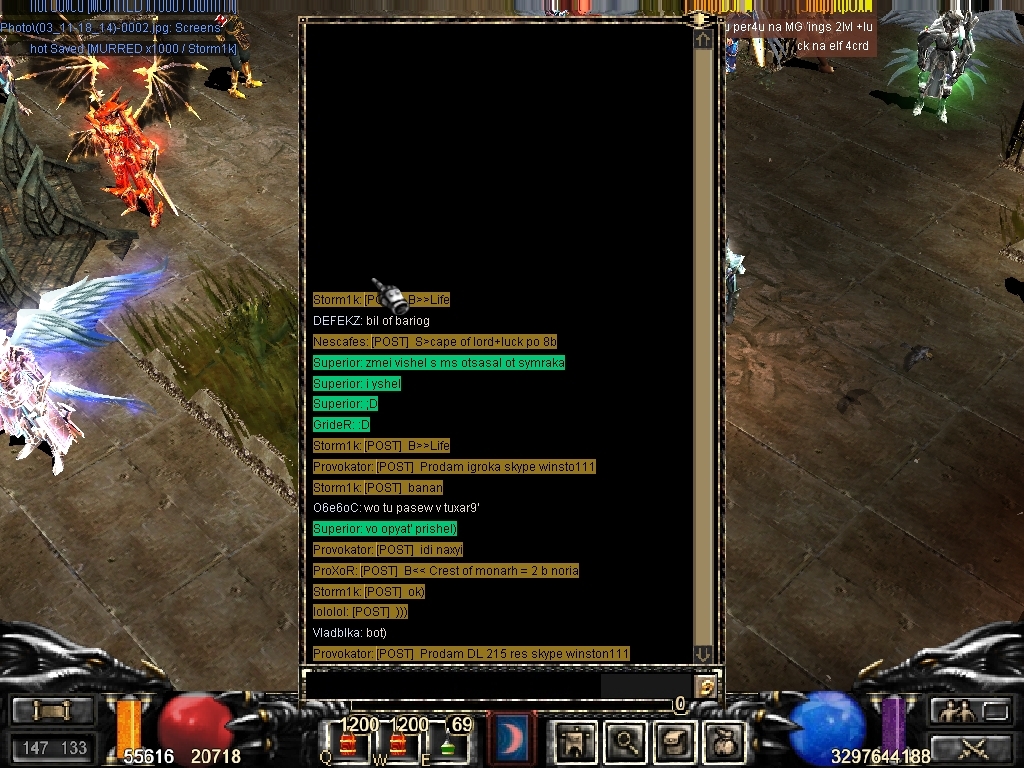Use the red potion in W slot

tap(398, 744)
